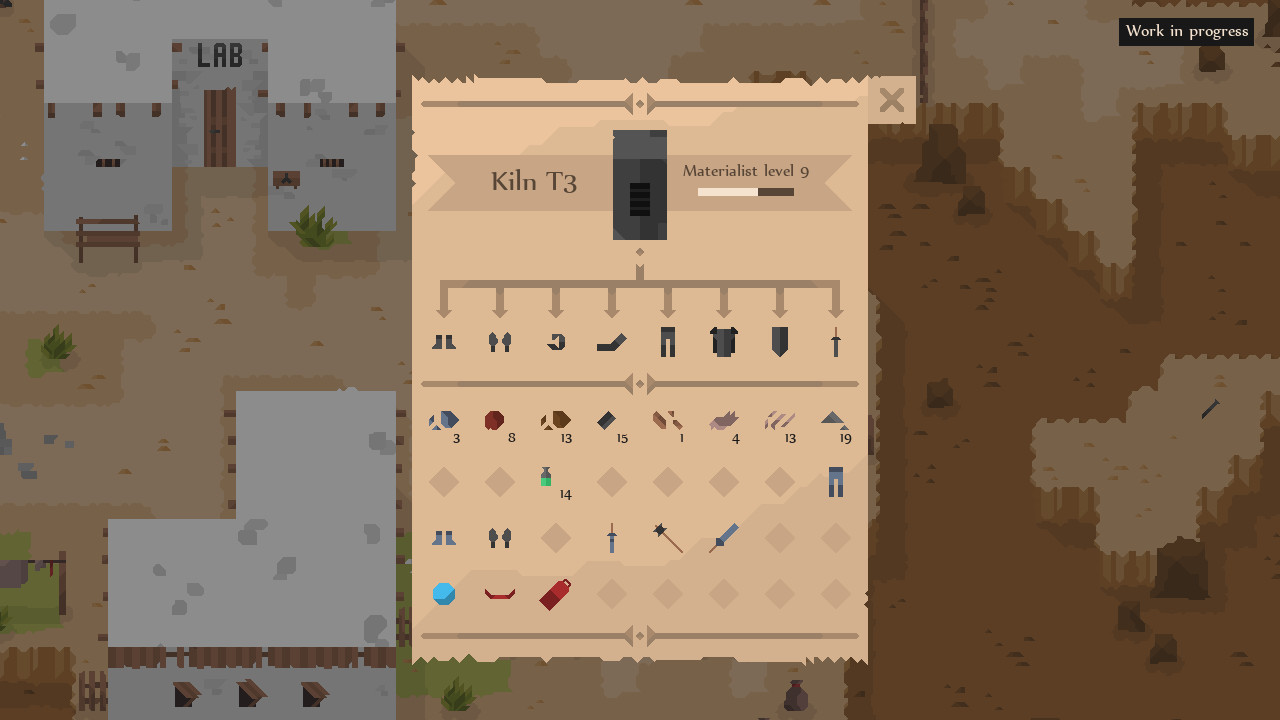Click the blue ore material showing quantity 3
The height and width of the screenshot is (720, 1280).
(443, 420)
